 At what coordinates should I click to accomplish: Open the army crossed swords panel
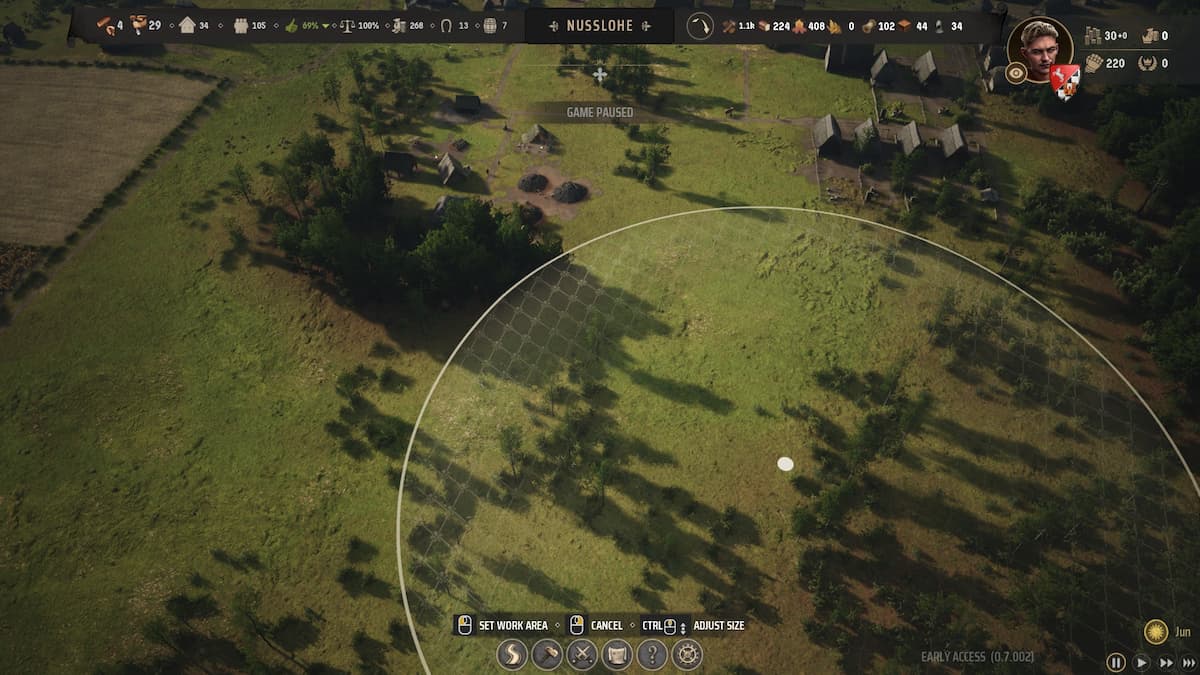[x=582, y=655]
